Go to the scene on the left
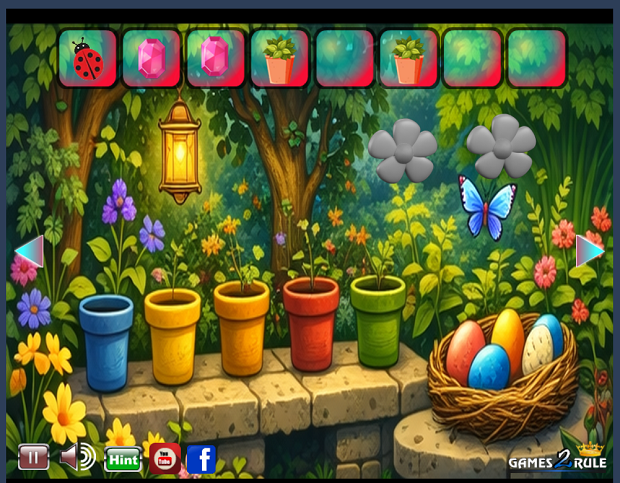The height and width of the screenshot is (483, 620). (29, 251)
